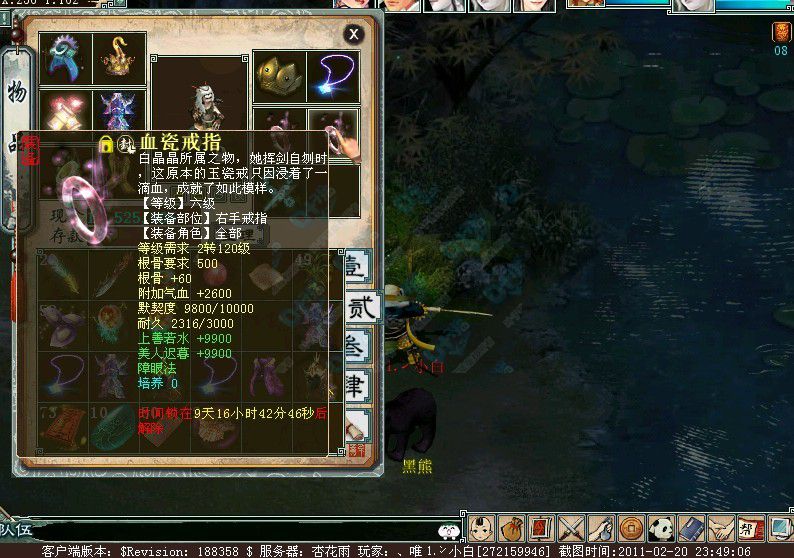Open the computer monitor system icon
794x558 pixels.
[779, 527]
